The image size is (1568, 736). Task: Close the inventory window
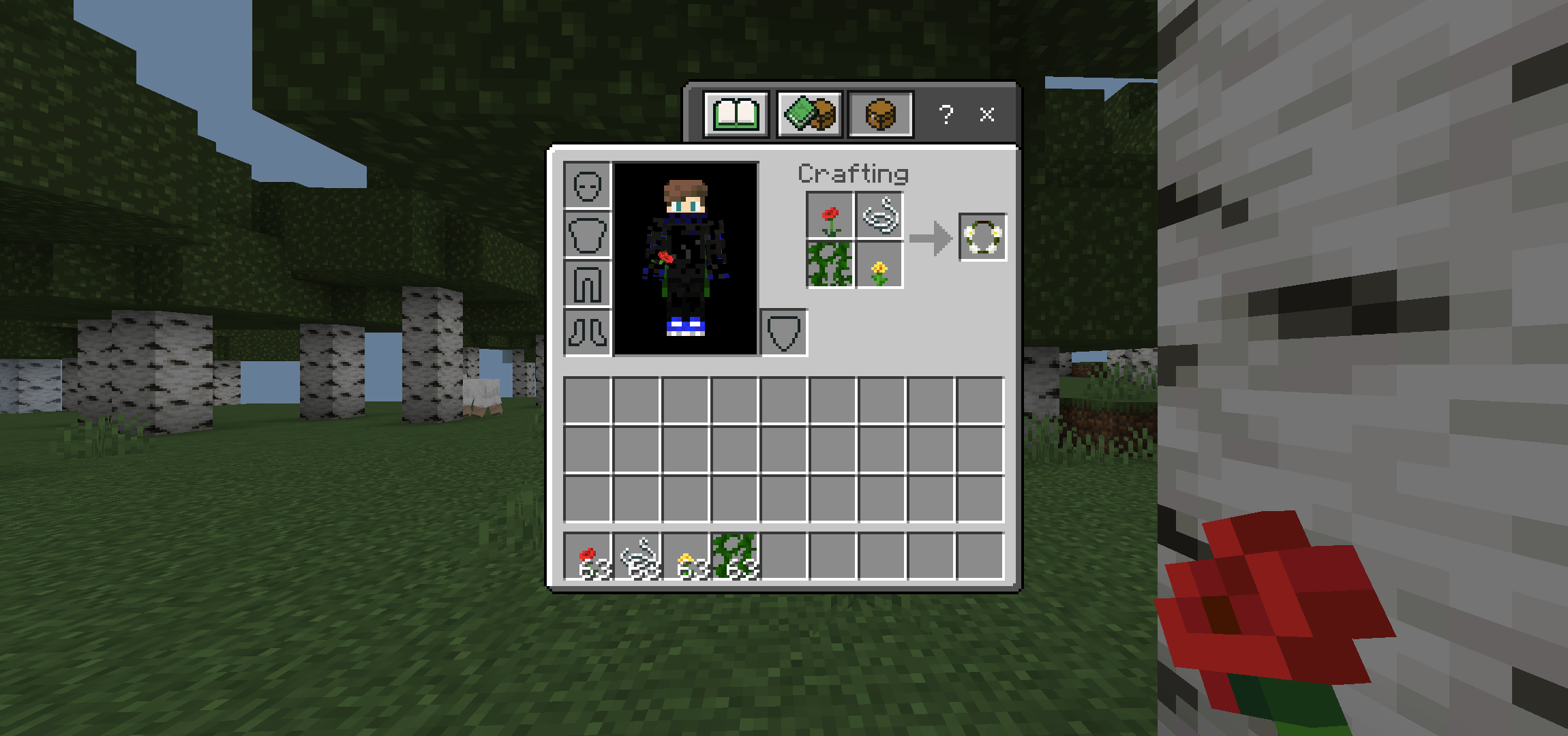coord(986,114)
